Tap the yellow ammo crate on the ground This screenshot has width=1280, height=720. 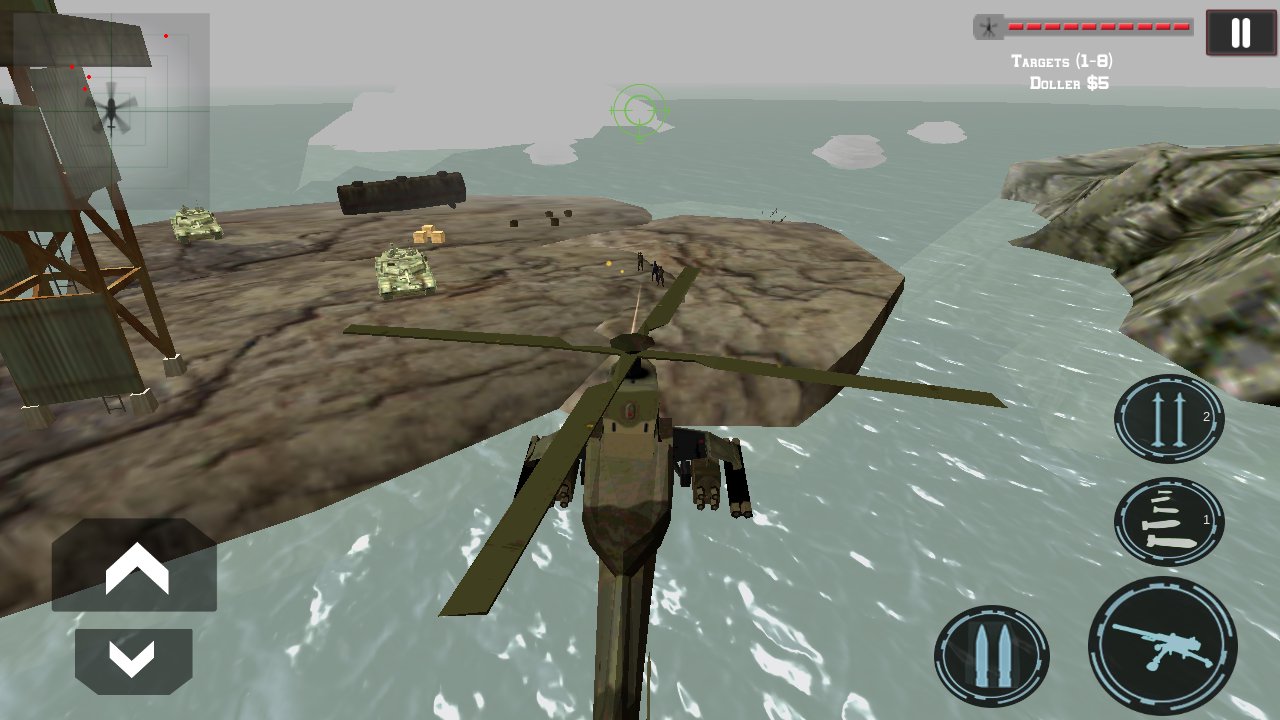[428, 233]
